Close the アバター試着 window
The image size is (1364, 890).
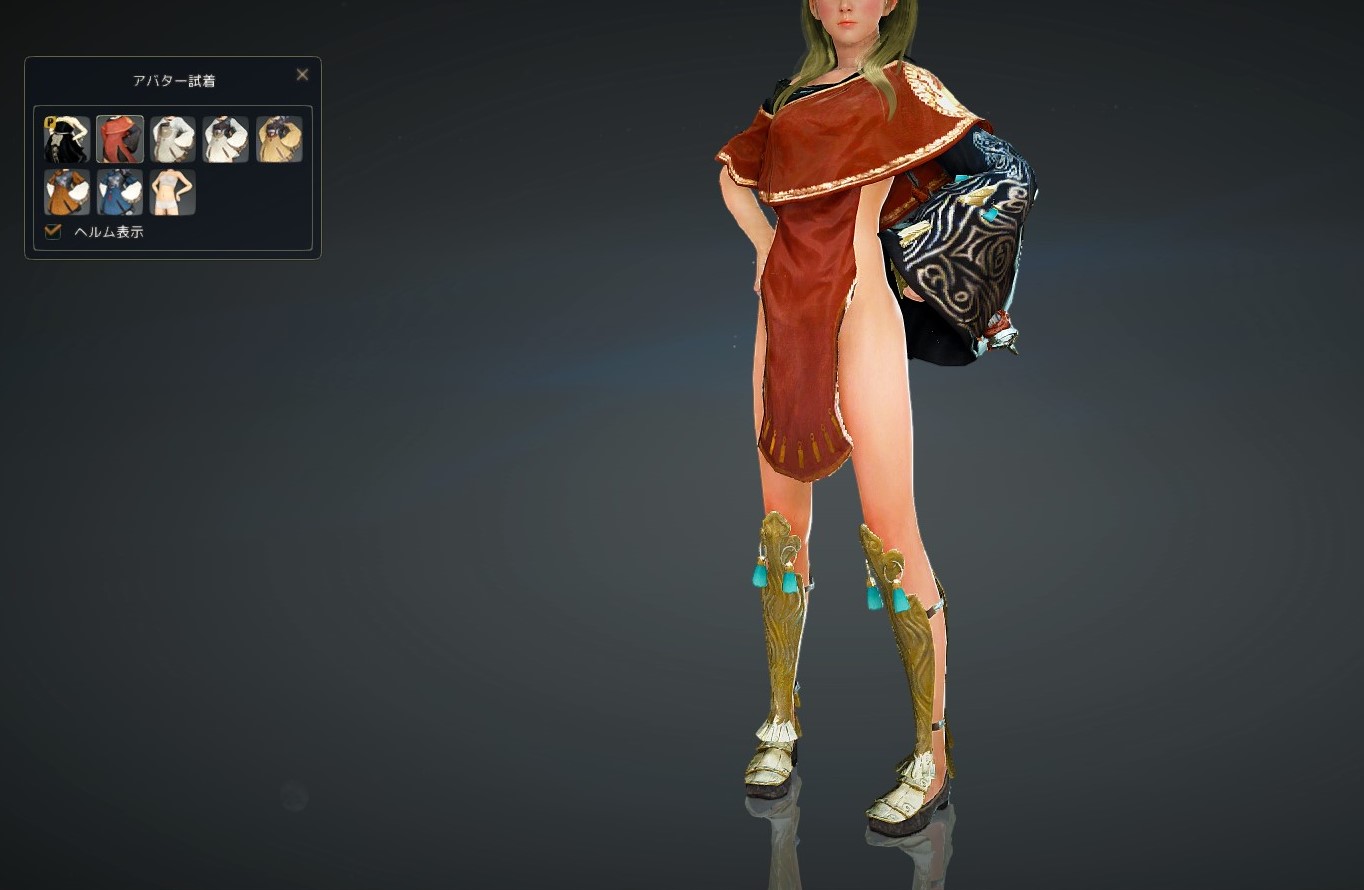pyautogui.click(x=302, y=74)
